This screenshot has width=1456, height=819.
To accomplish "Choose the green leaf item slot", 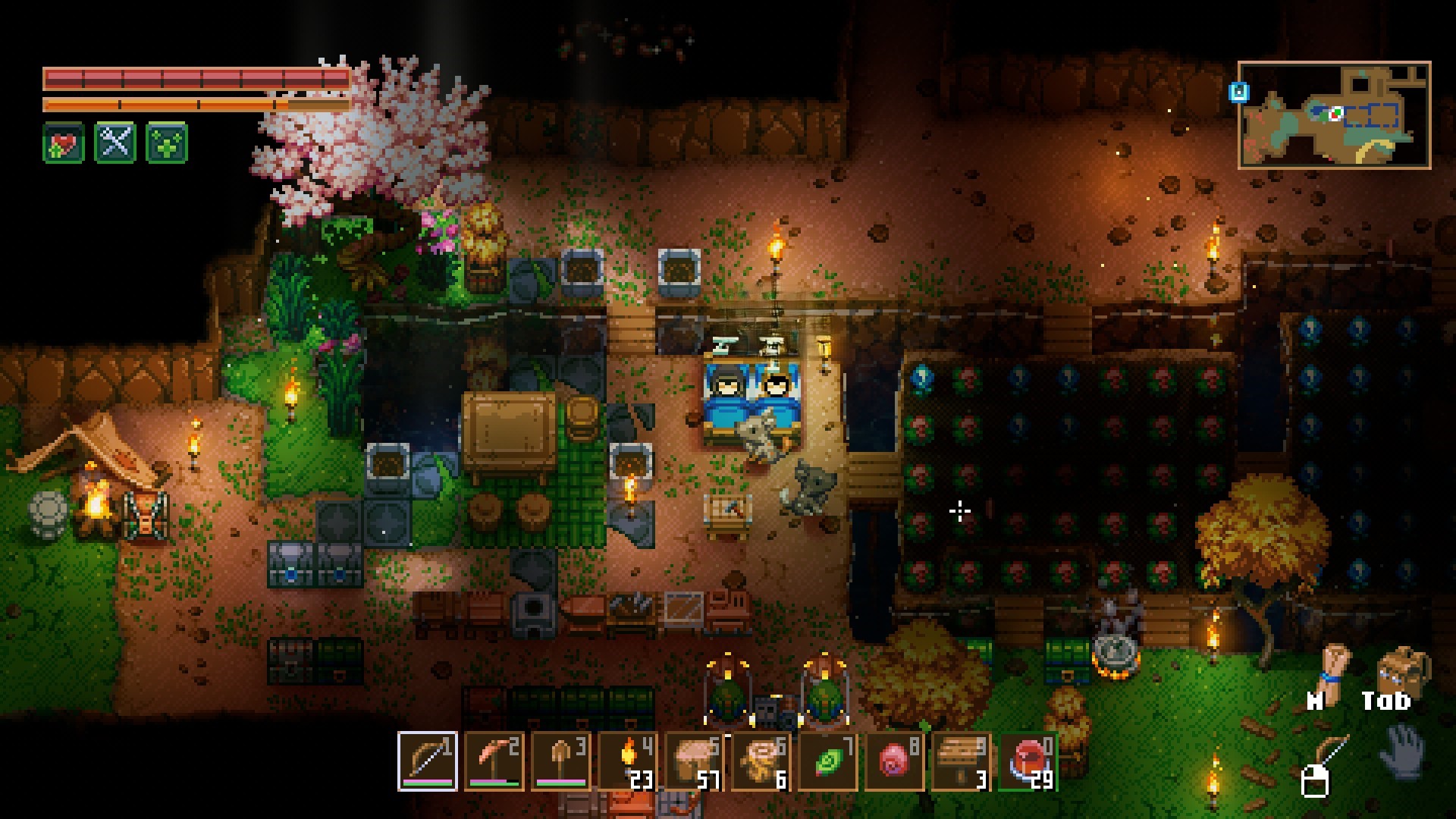I will point(827,761).
